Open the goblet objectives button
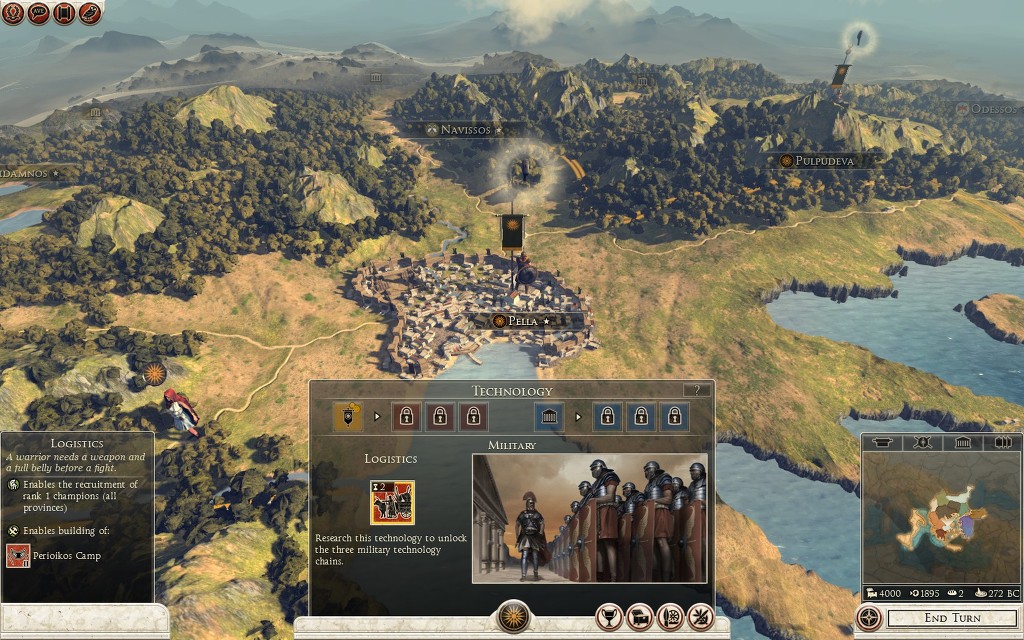1024x640 pixels. (609, 617)
